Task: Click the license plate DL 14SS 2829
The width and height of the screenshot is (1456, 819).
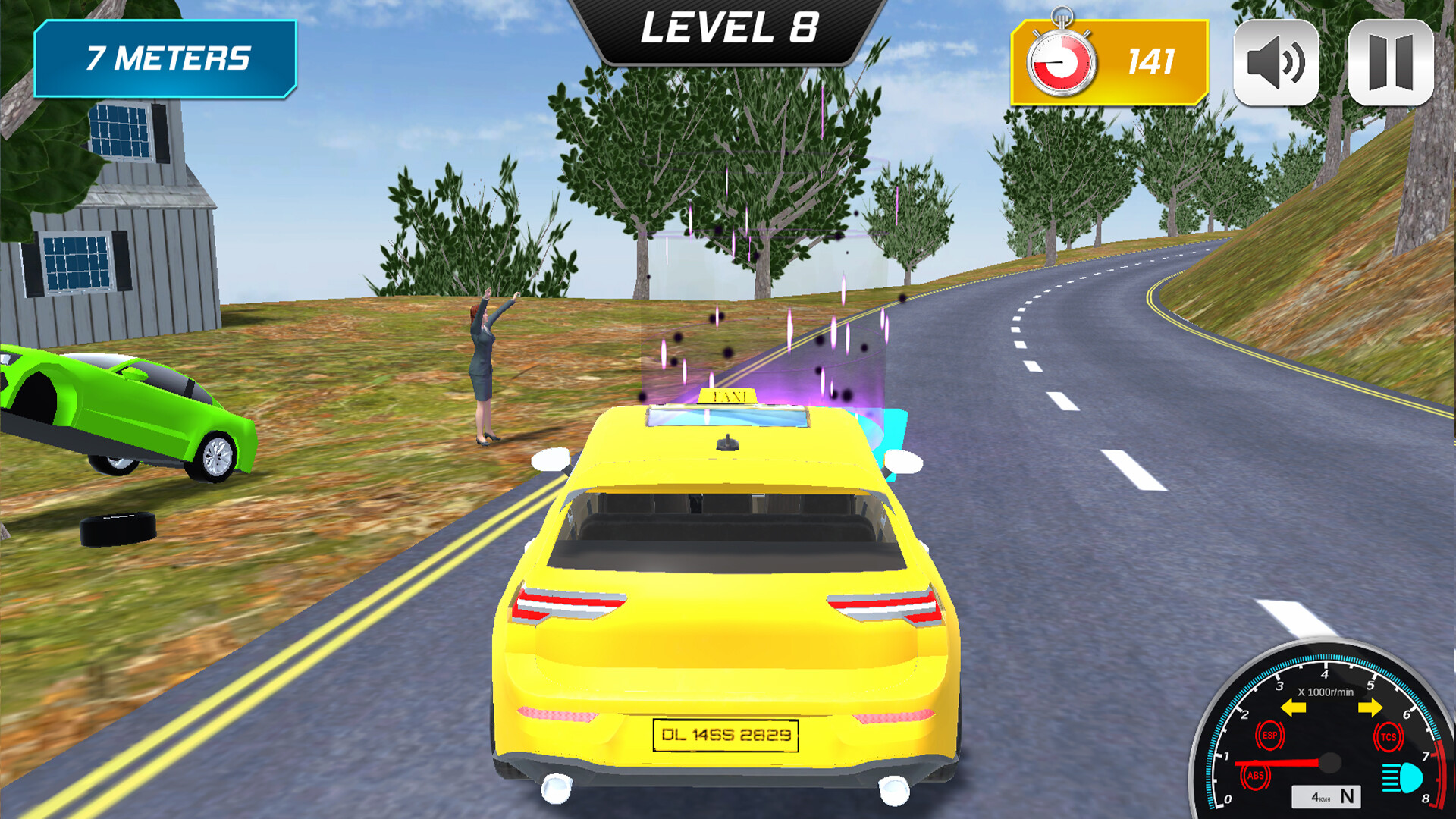Action: click(x=725, y=734)
